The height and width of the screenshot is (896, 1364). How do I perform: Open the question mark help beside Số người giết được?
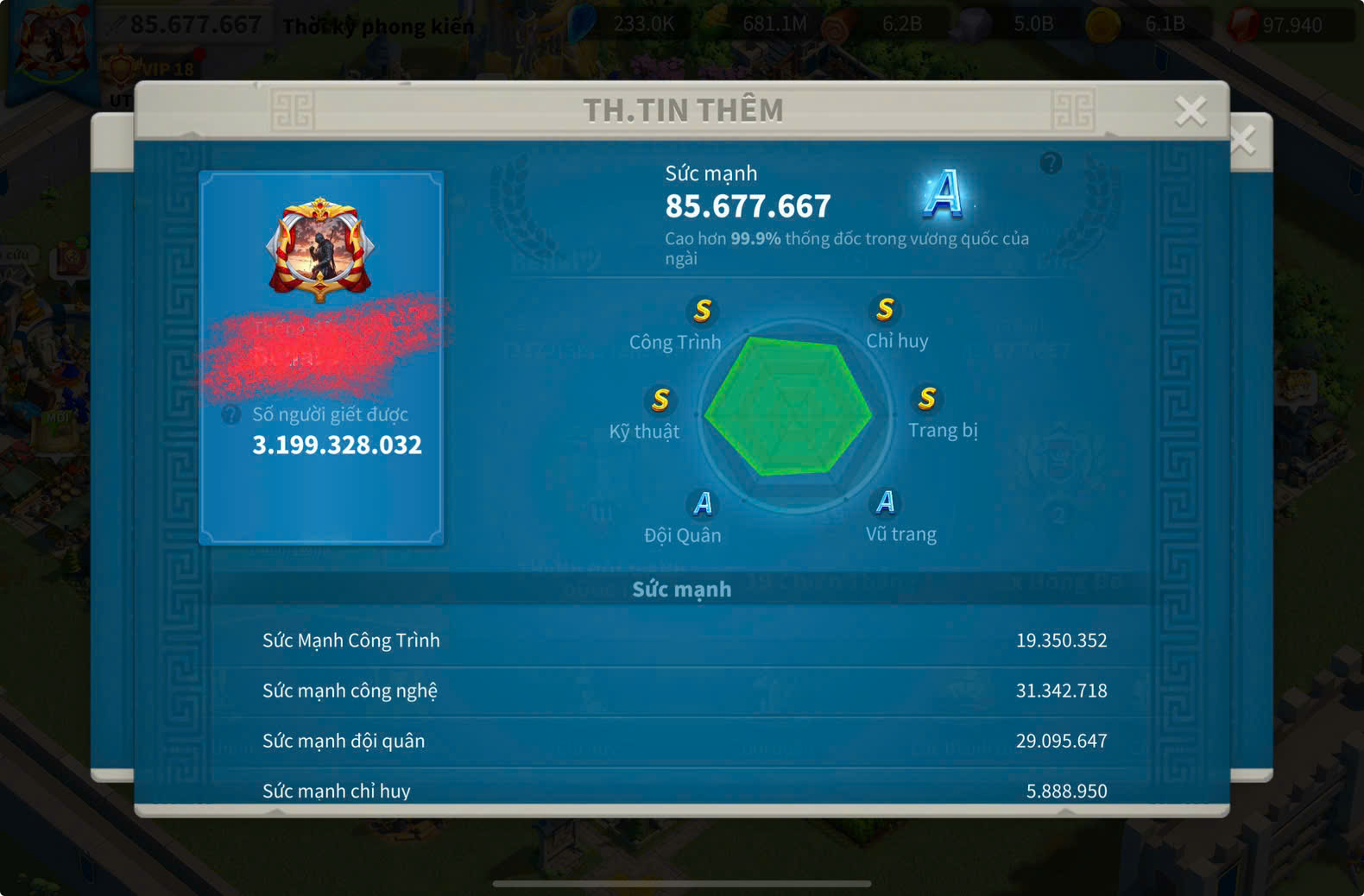[x=230, y=415]
